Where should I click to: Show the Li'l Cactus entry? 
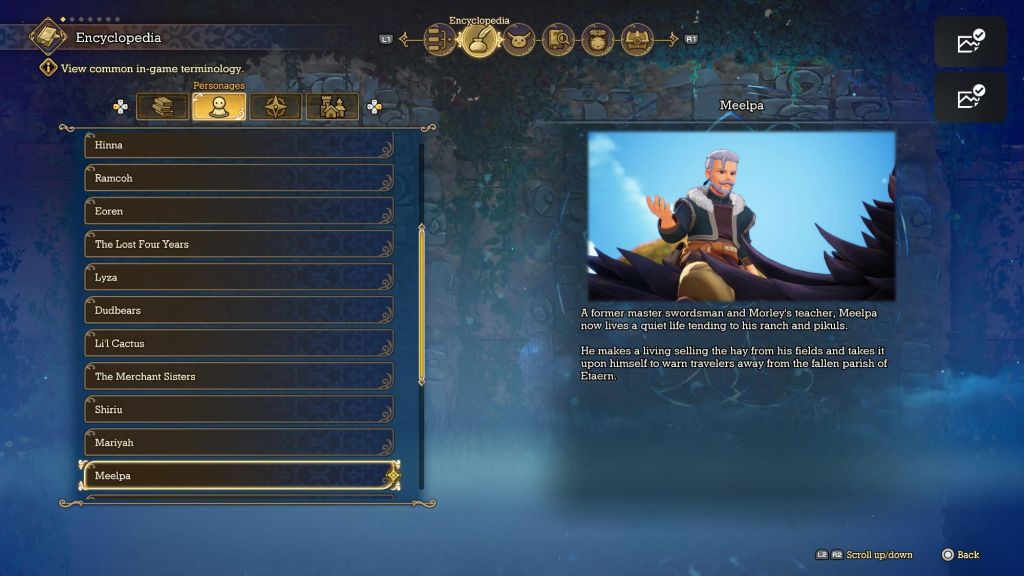point(238,343)
